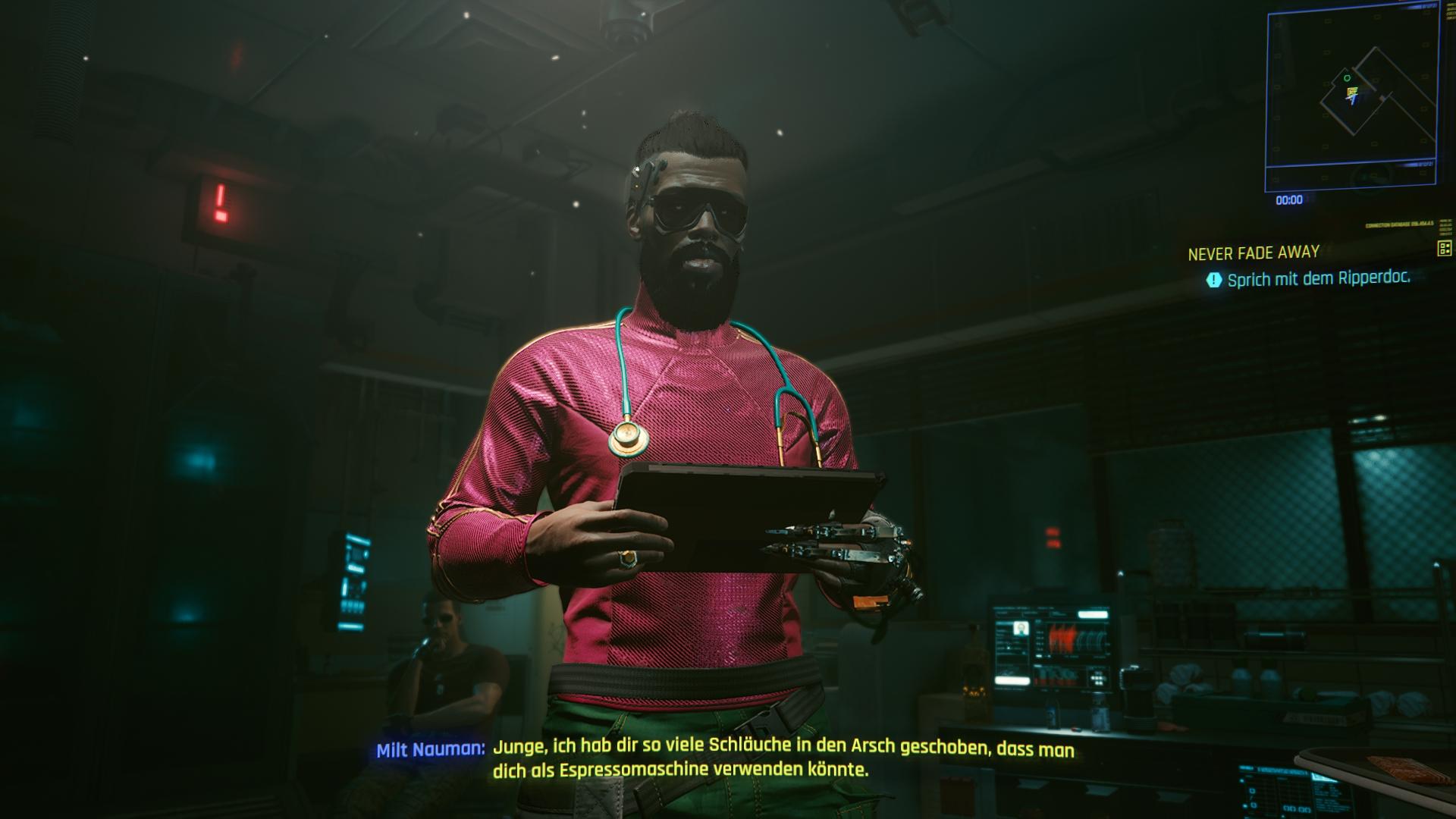Toggle the keypad panel on Milt's background screen
The height and width of the screenshot is (819, 1456).
pyautogui.click(x=1097, y=679)
